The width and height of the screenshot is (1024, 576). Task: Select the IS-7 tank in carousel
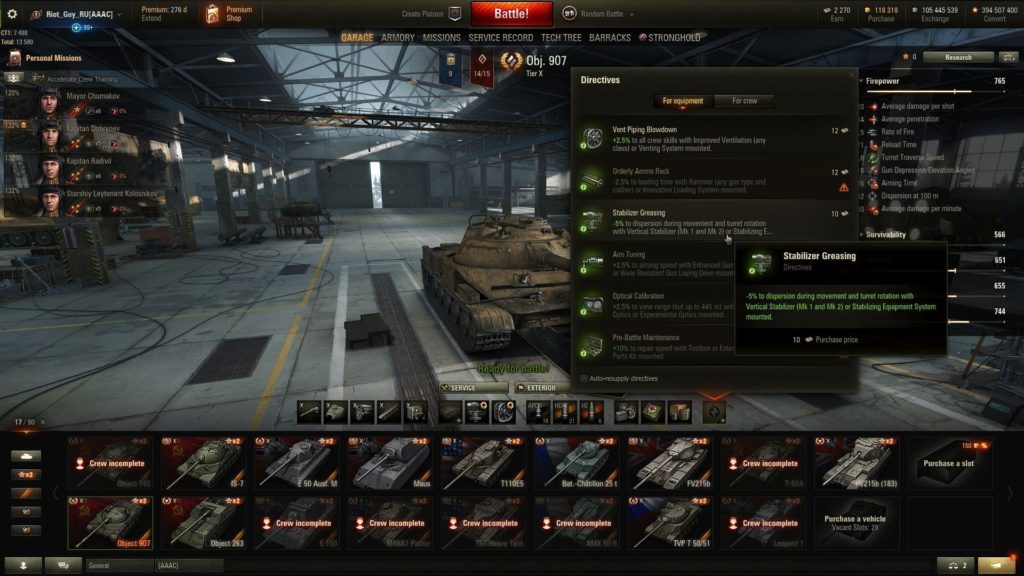[204, 463]
